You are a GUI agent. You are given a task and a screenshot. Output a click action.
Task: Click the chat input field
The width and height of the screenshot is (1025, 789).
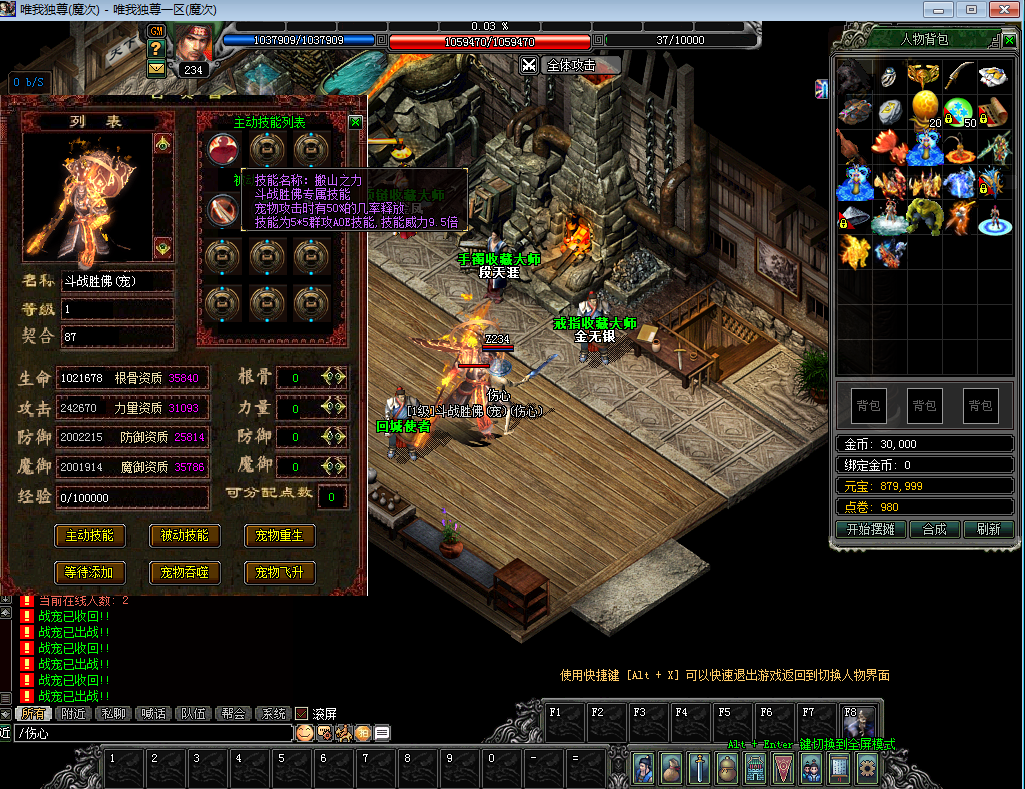coord(150,733)
